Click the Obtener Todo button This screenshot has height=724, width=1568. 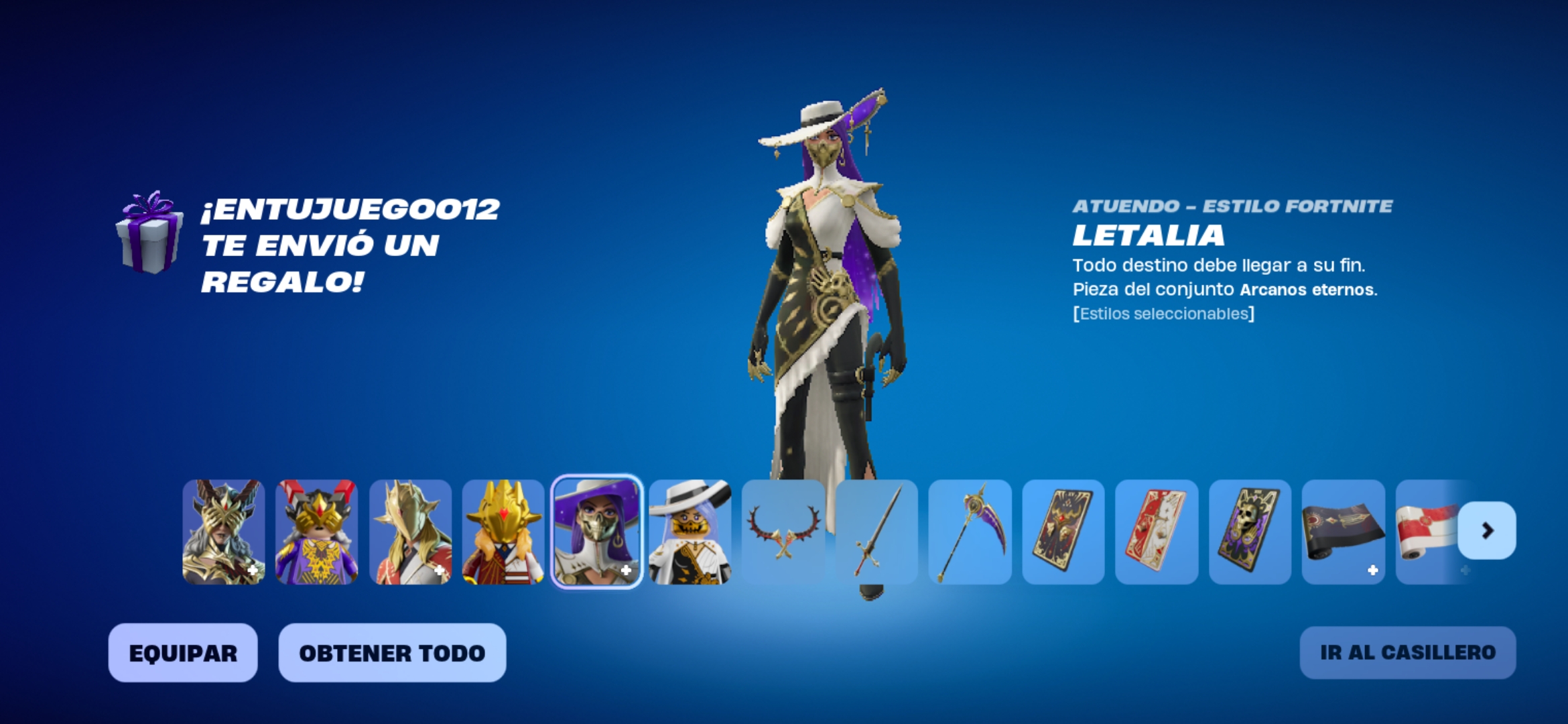click(392, 653)
